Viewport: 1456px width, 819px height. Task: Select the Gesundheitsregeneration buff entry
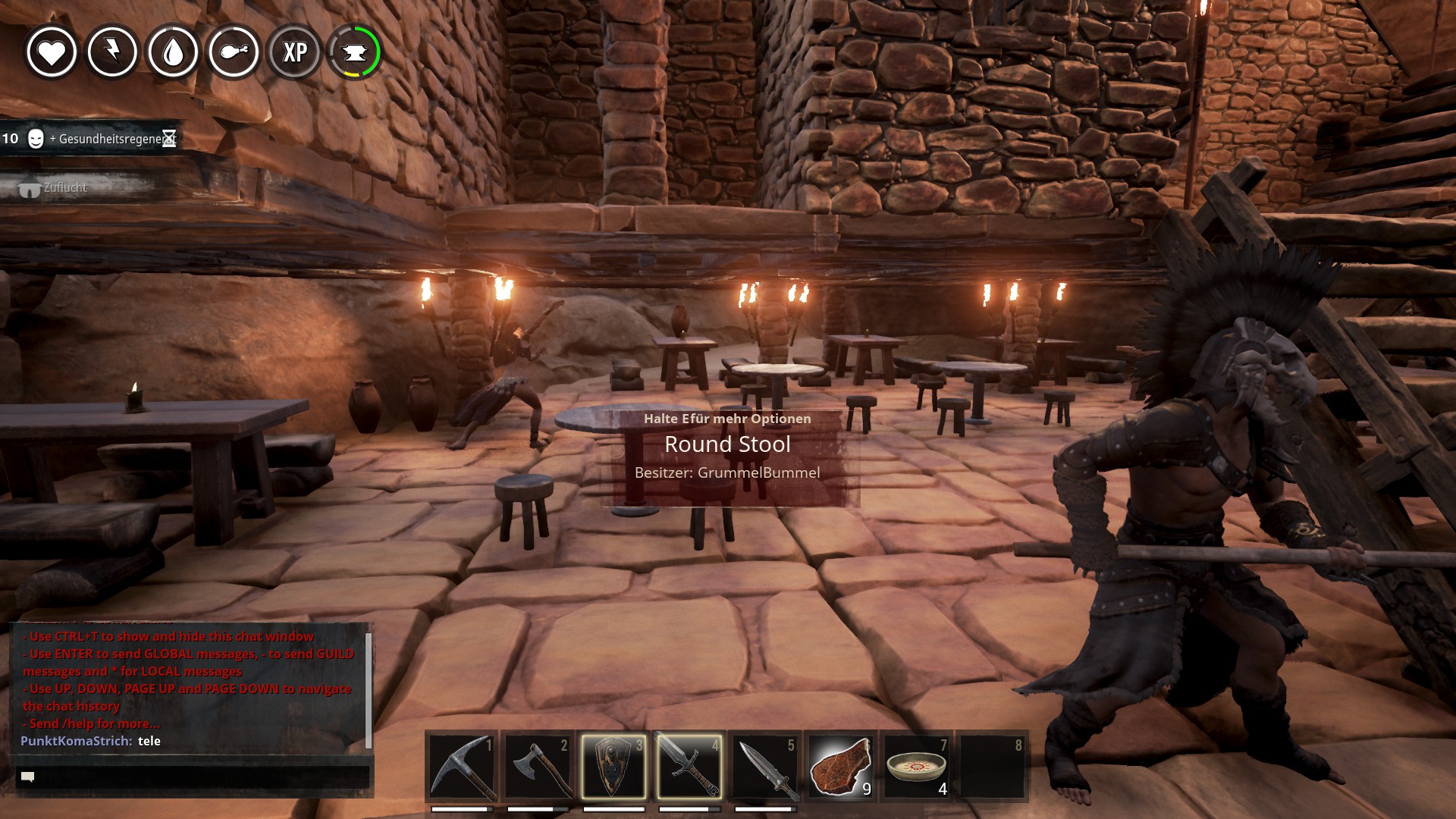pyautogui.click(x=91, y=139)
